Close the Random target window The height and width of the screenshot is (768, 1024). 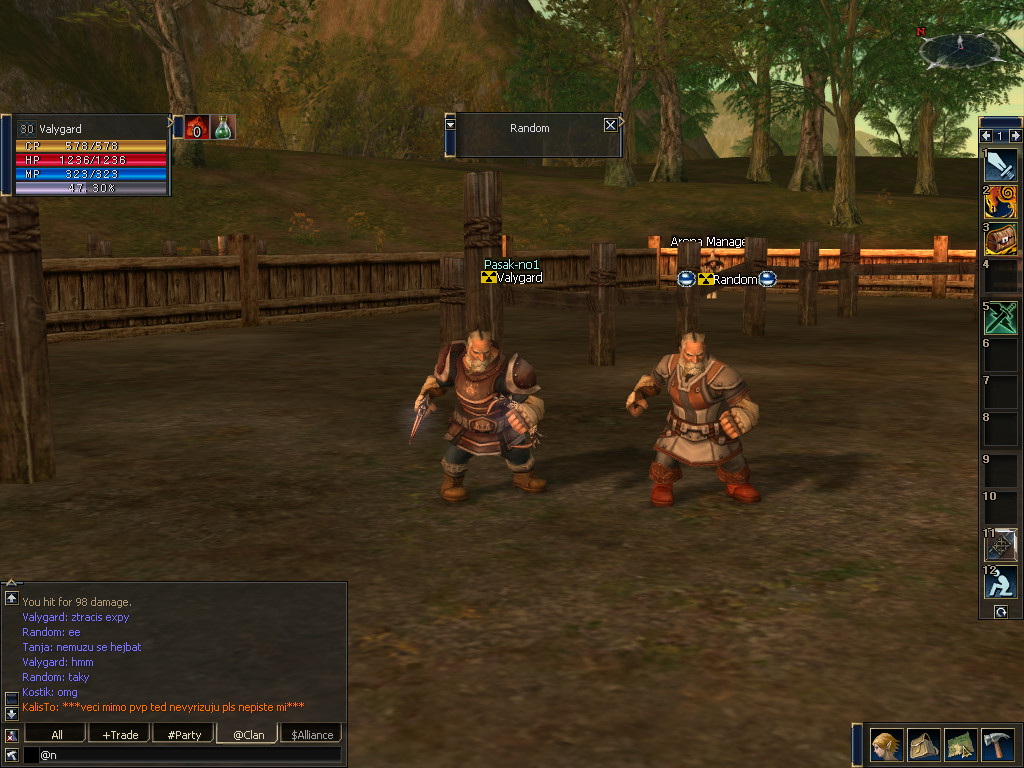point(610,125)
